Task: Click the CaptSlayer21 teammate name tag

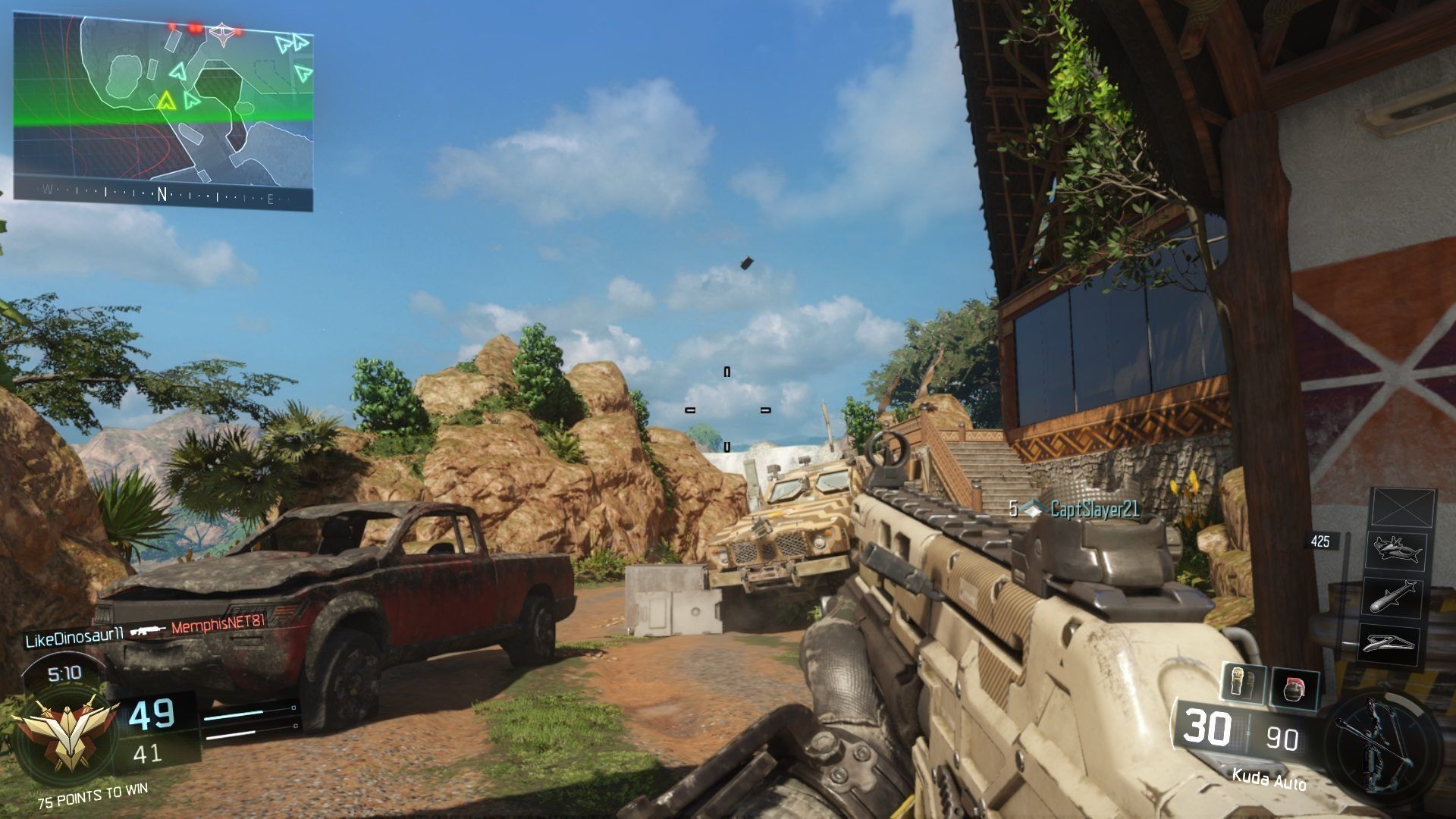Action: [x=1094, y=510]
